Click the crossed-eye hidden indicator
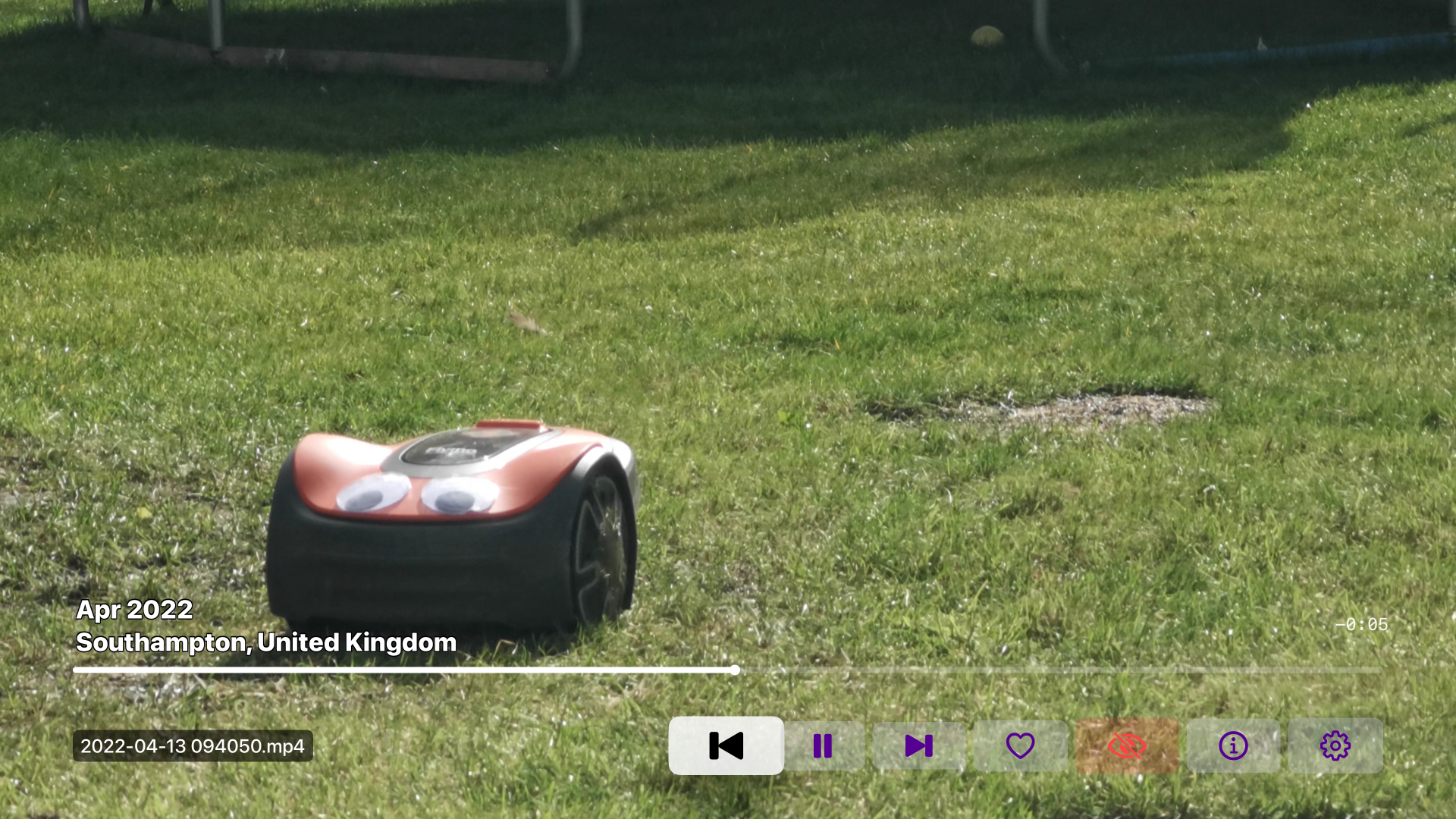 coord(1128,745)
